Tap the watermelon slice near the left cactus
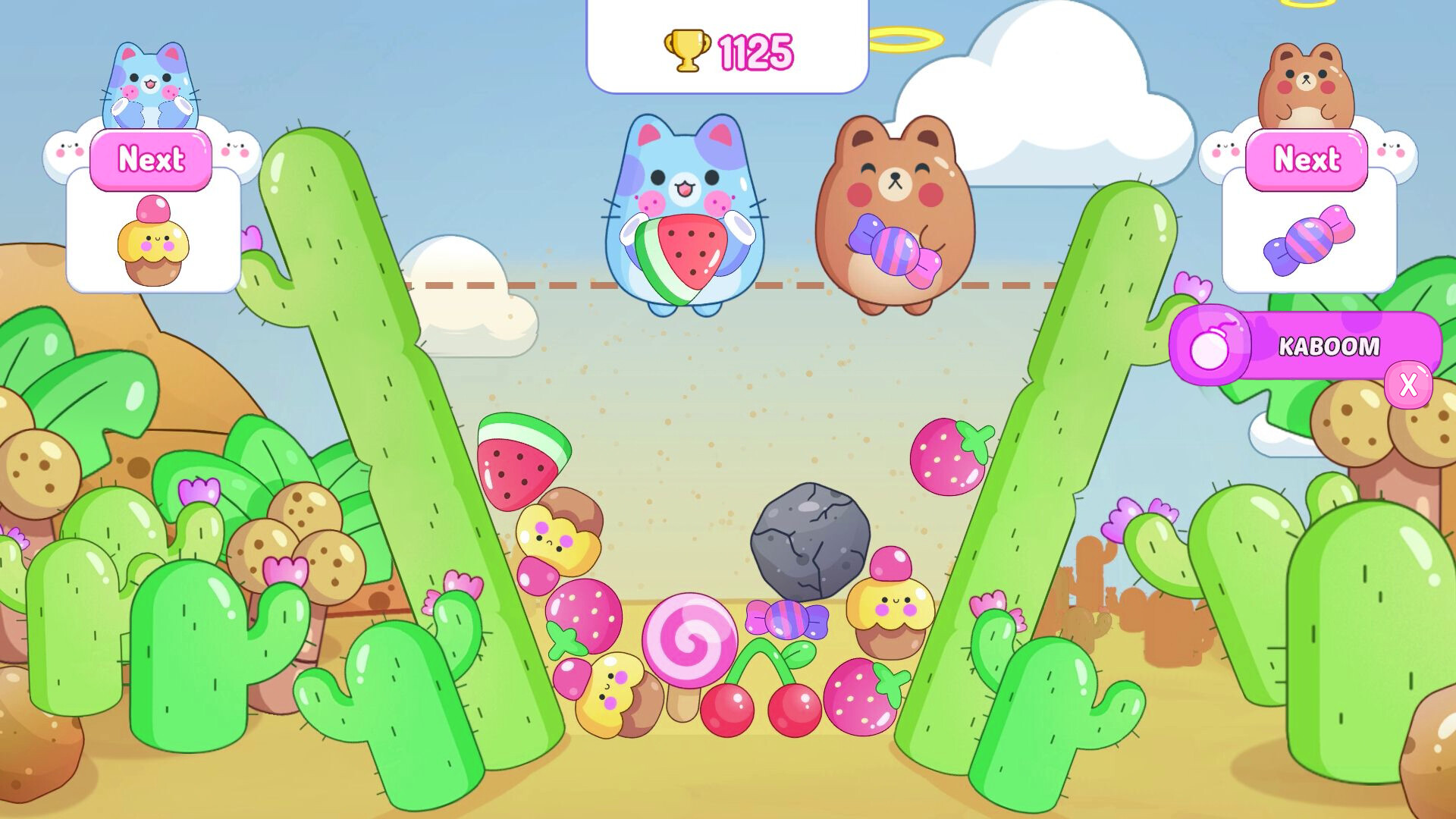 point(519,459)
